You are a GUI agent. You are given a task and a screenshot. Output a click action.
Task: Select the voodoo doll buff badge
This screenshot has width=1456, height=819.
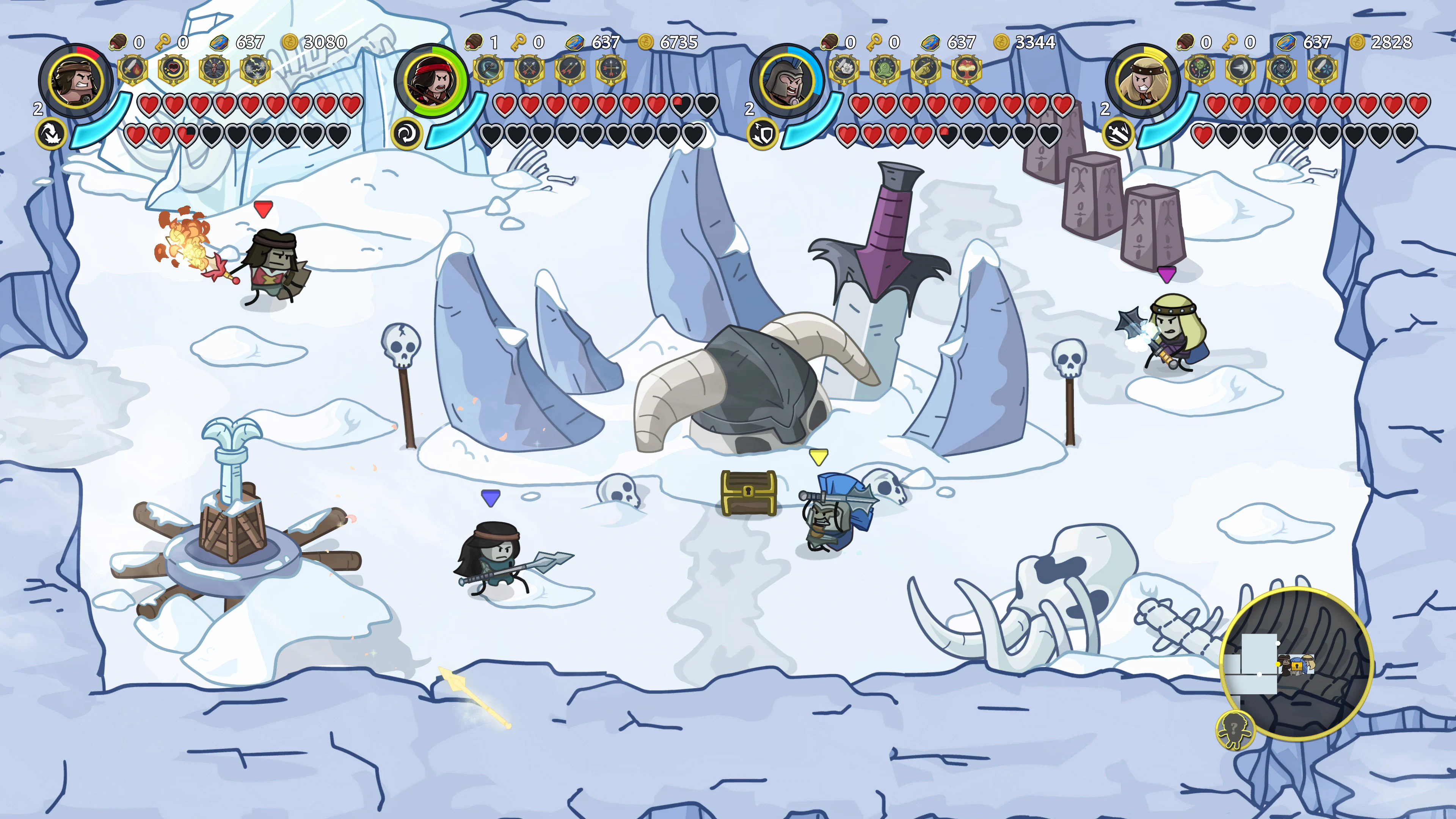coord(213,69)
